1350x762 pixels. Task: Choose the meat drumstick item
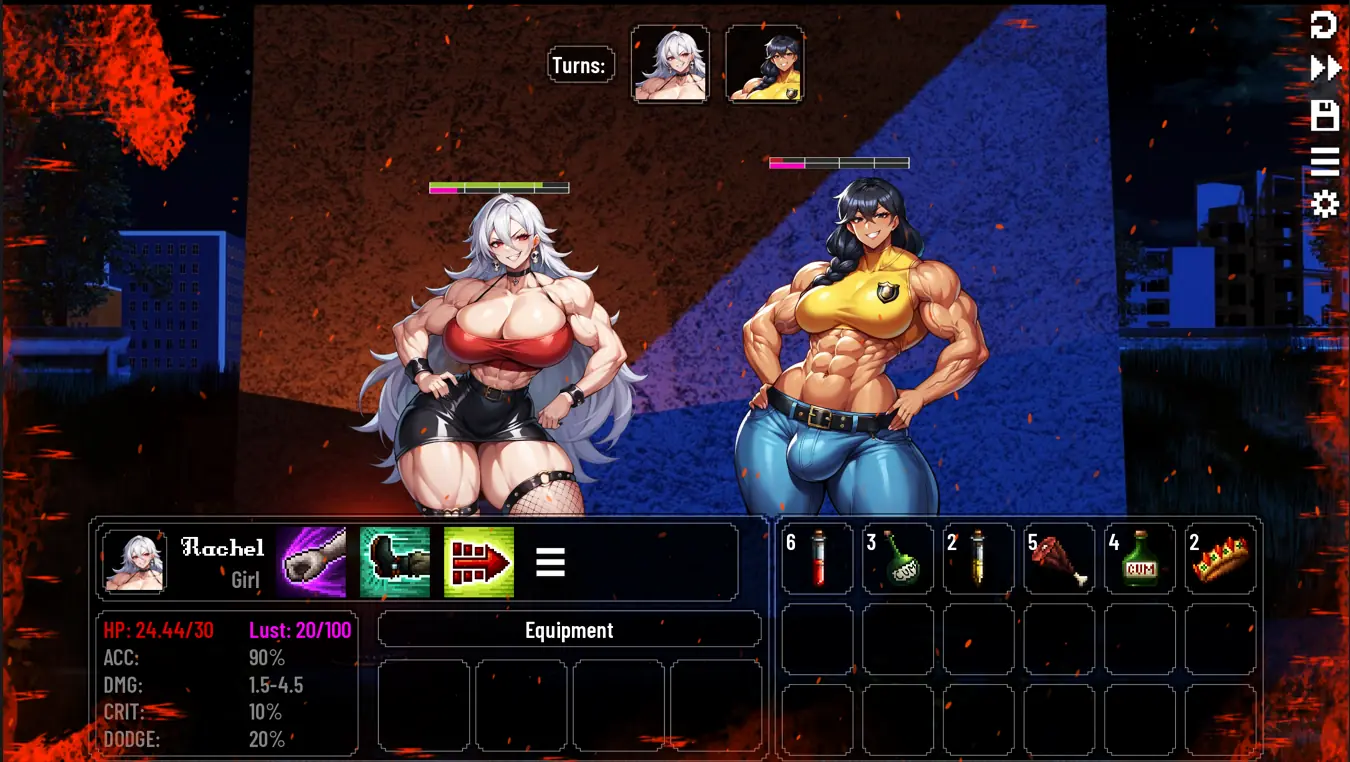[x=1059, y=559]
